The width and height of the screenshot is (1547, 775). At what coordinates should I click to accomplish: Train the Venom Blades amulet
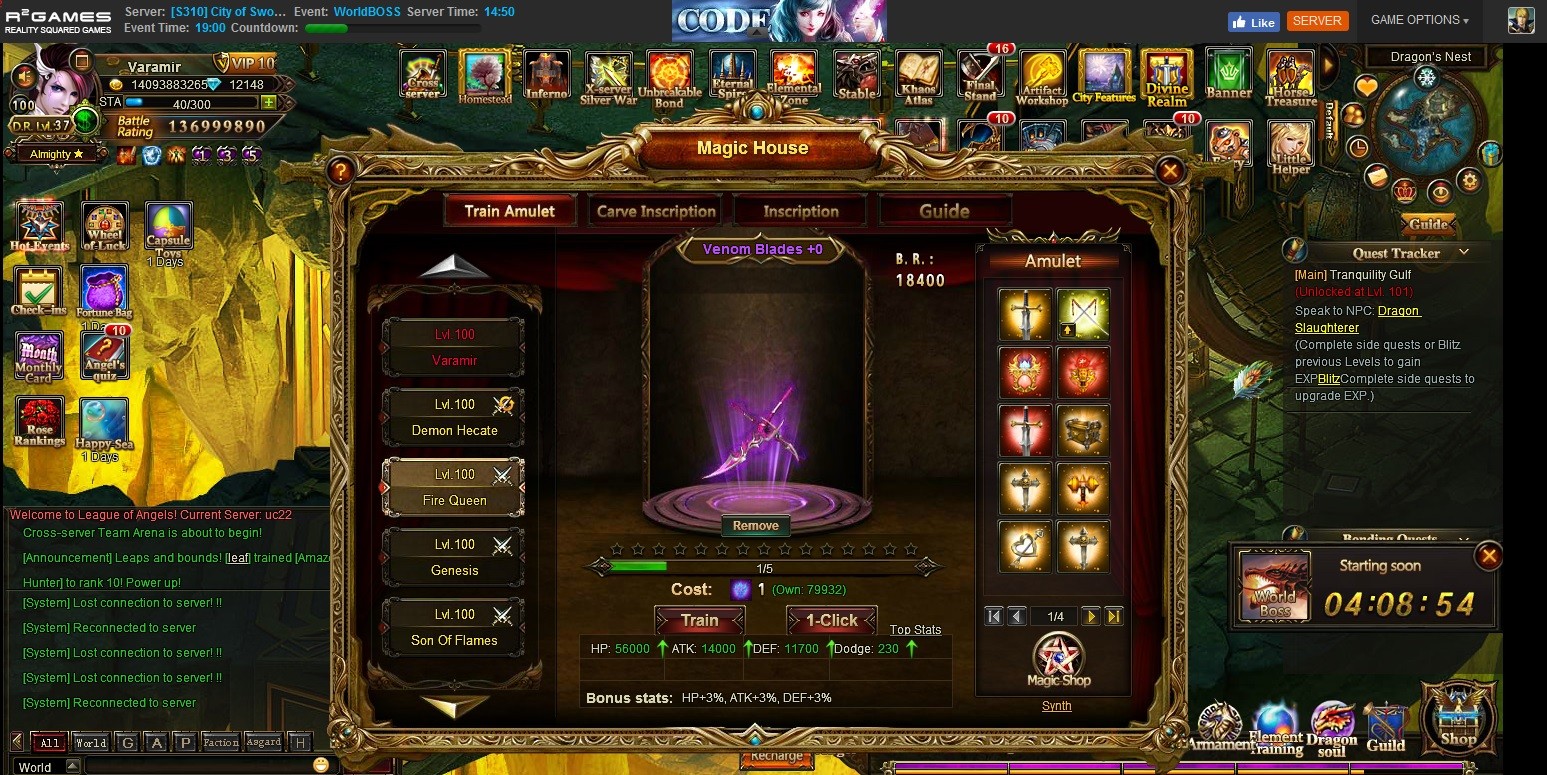pos(699,620)
